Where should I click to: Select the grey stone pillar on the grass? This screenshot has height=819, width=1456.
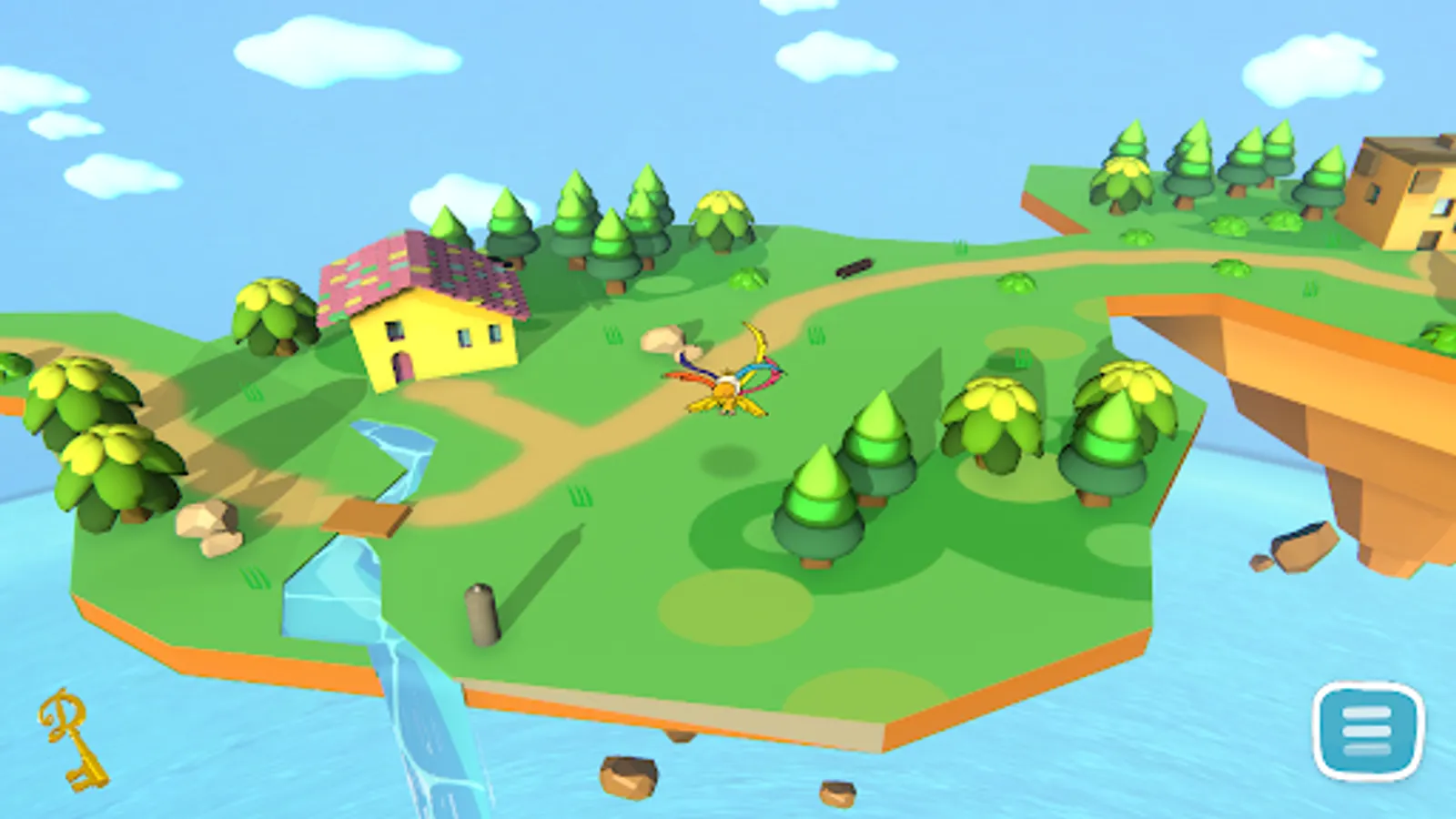[481, 610]
